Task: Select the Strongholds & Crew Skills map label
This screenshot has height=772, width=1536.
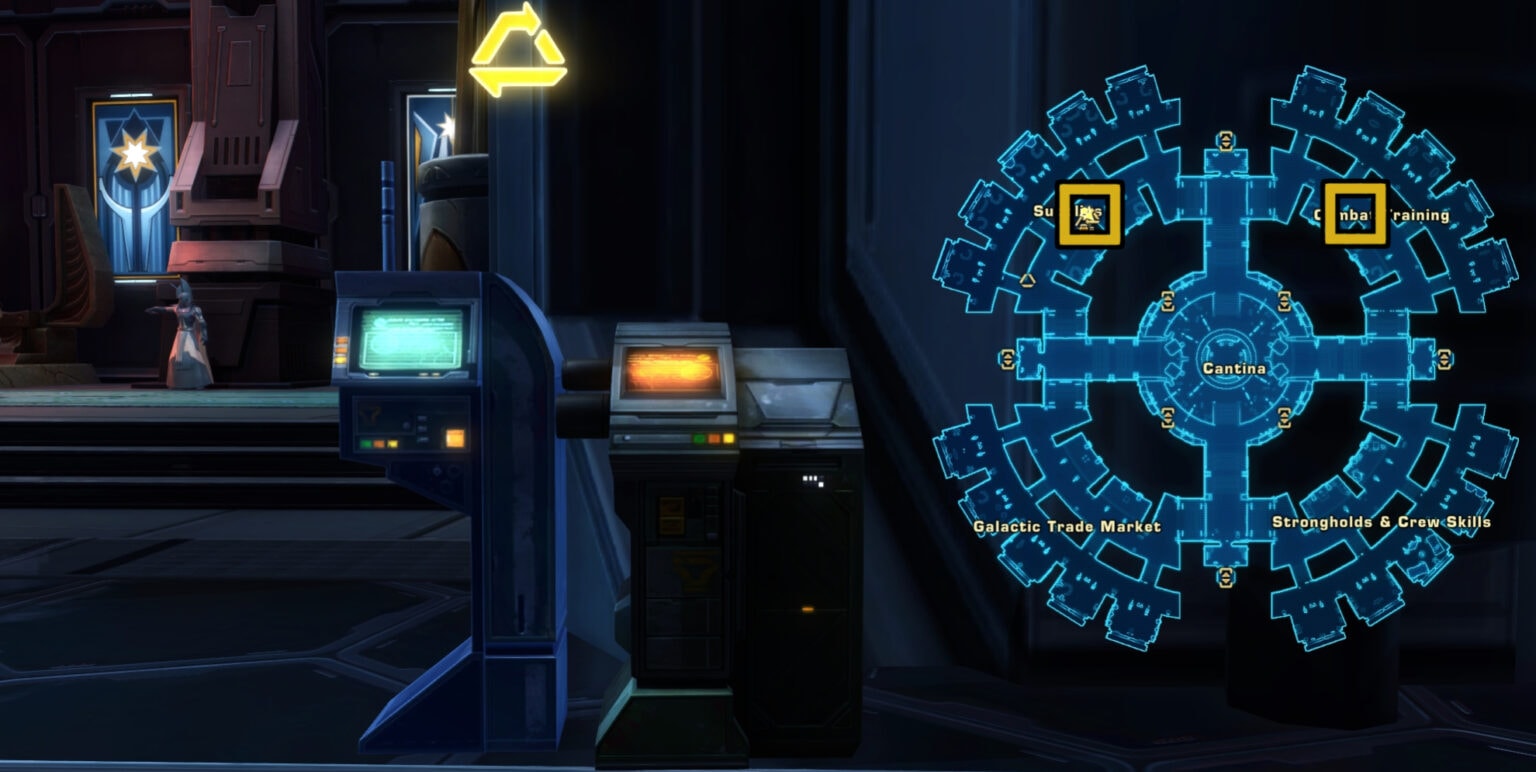Action: tap(1382, 521)
